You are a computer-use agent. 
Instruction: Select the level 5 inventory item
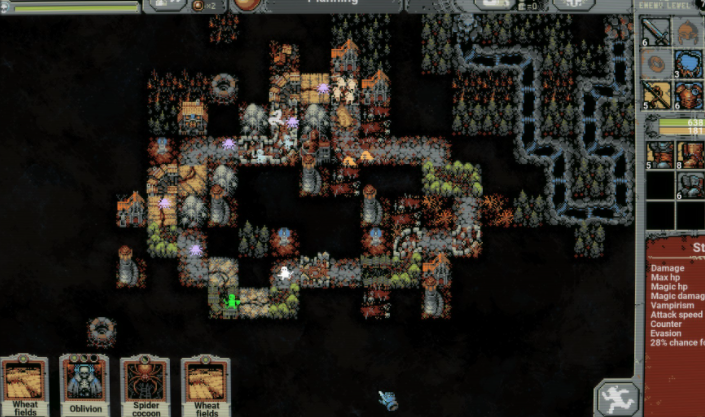coord(658,155)
